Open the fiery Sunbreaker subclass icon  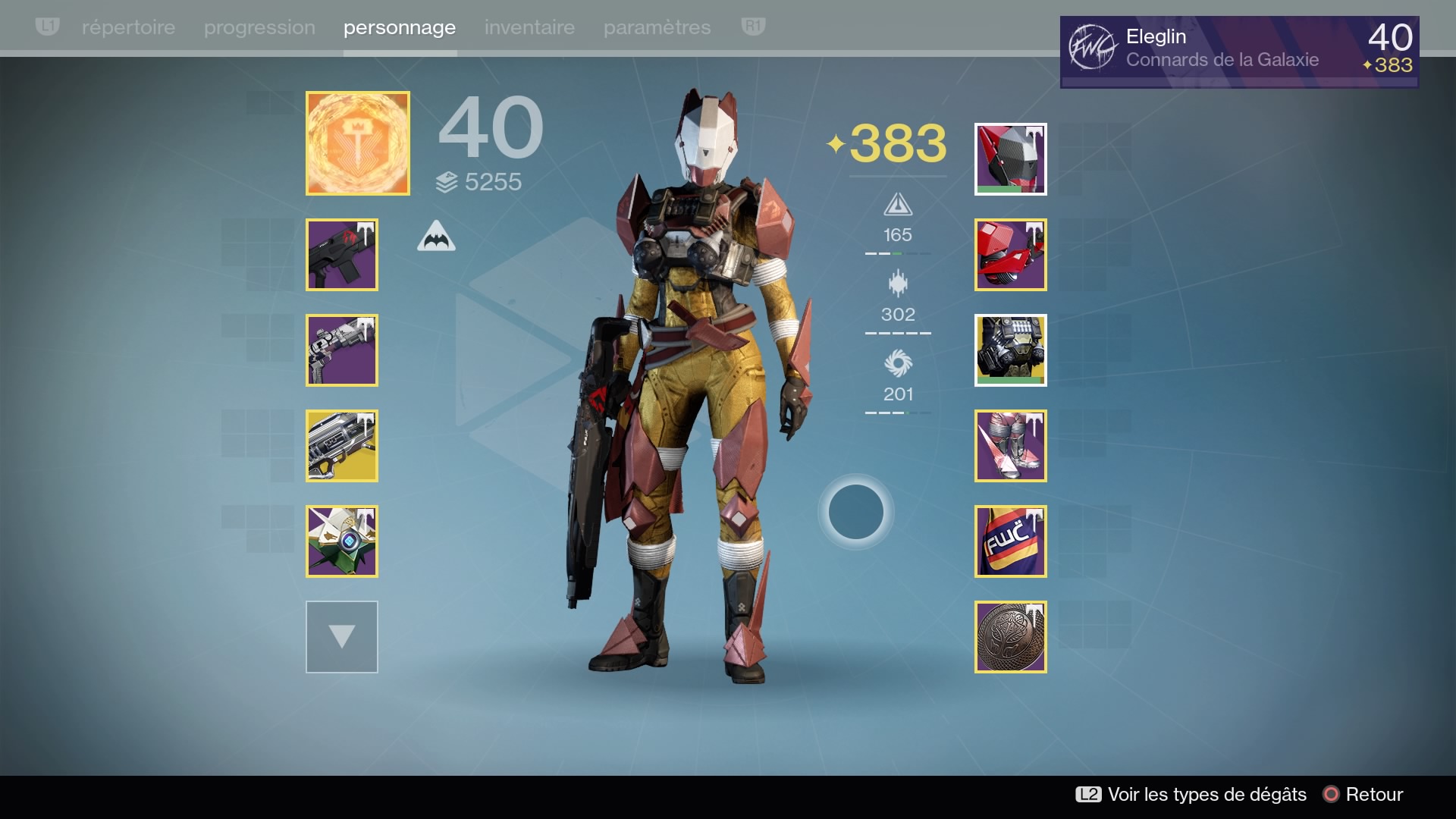point(358,143)
